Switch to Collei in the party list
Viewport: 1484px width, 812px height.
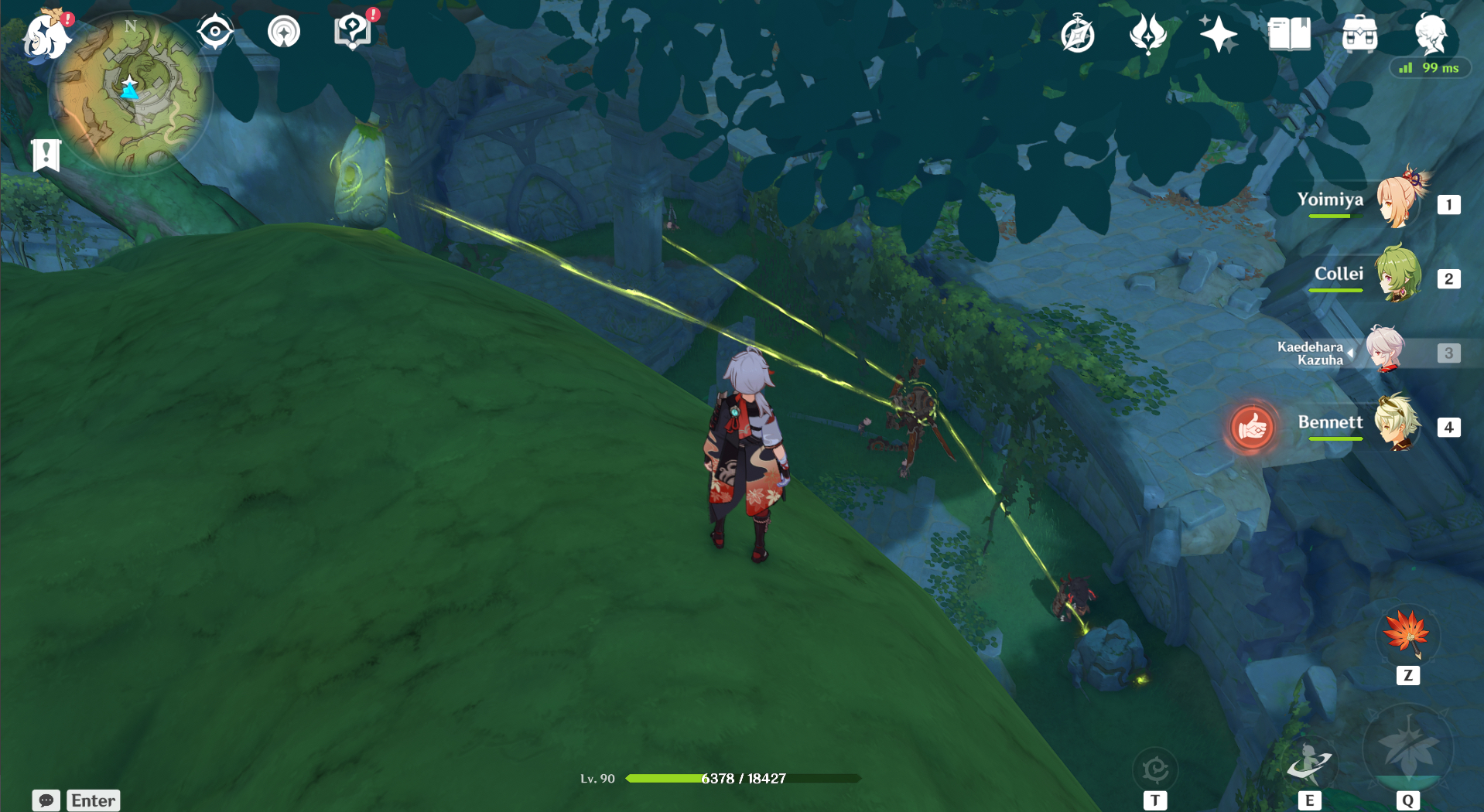click(x=1400, y=277)
